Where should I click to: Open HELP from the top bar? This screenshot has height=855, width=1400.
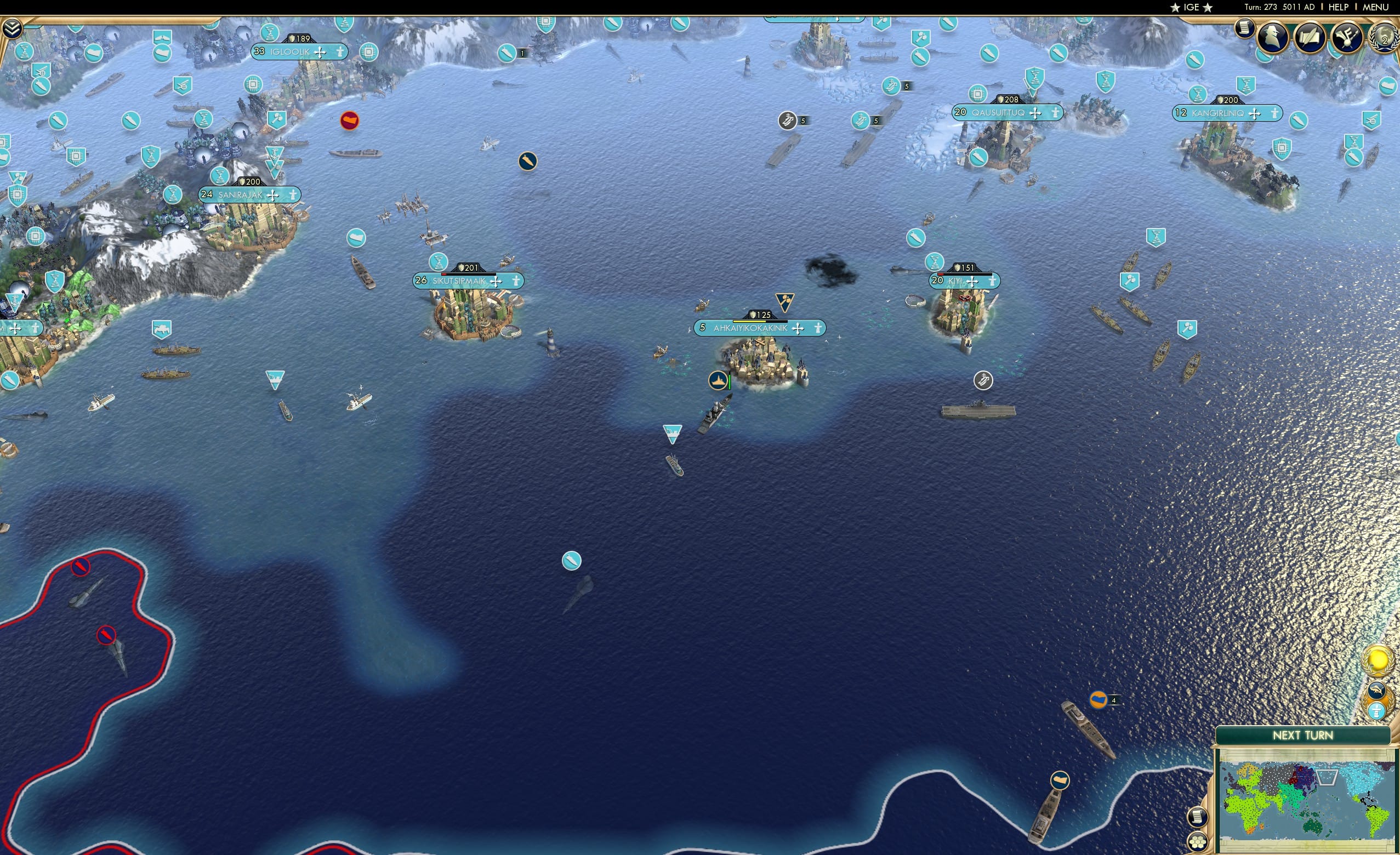click(x=1339, y=7)
